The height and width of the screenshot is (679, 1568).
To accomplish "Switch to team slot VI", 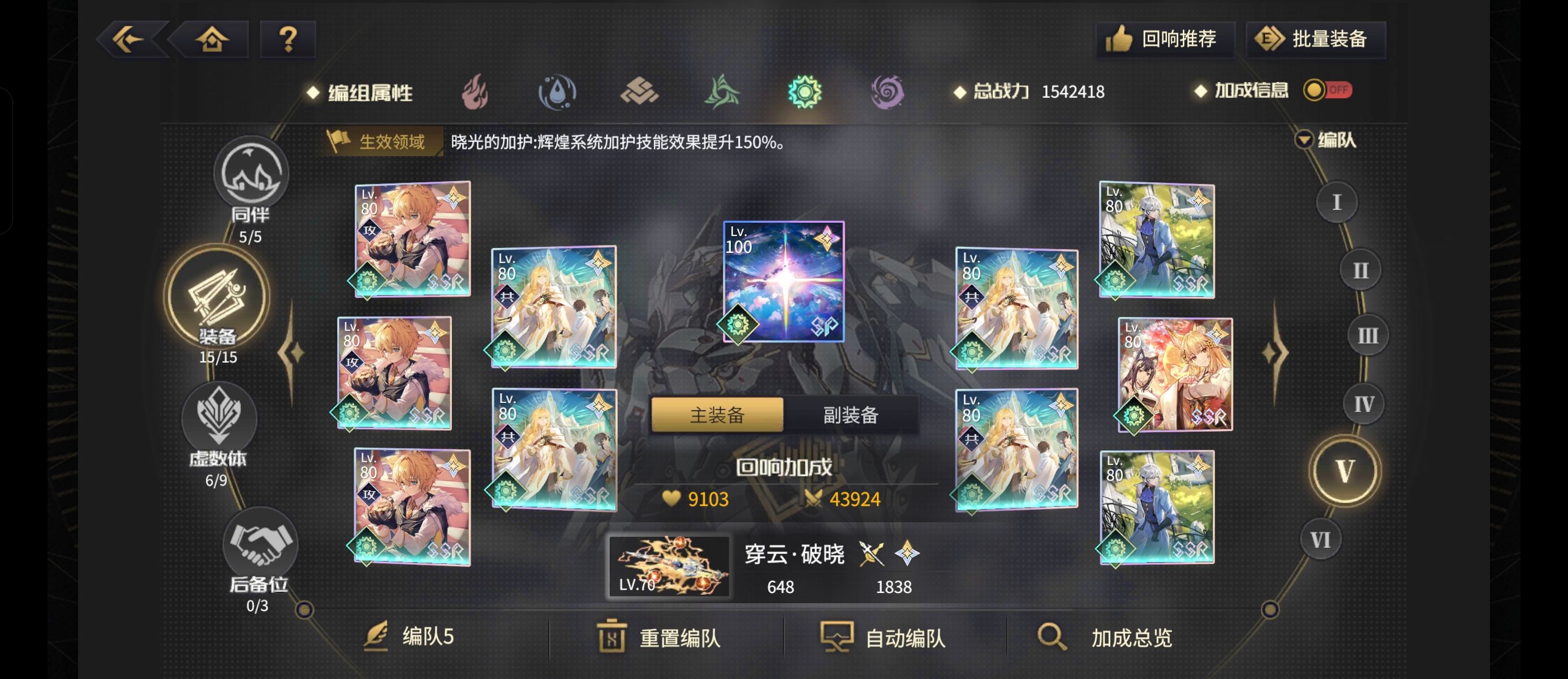I will pyautogui.click(x=1321, y=539).
